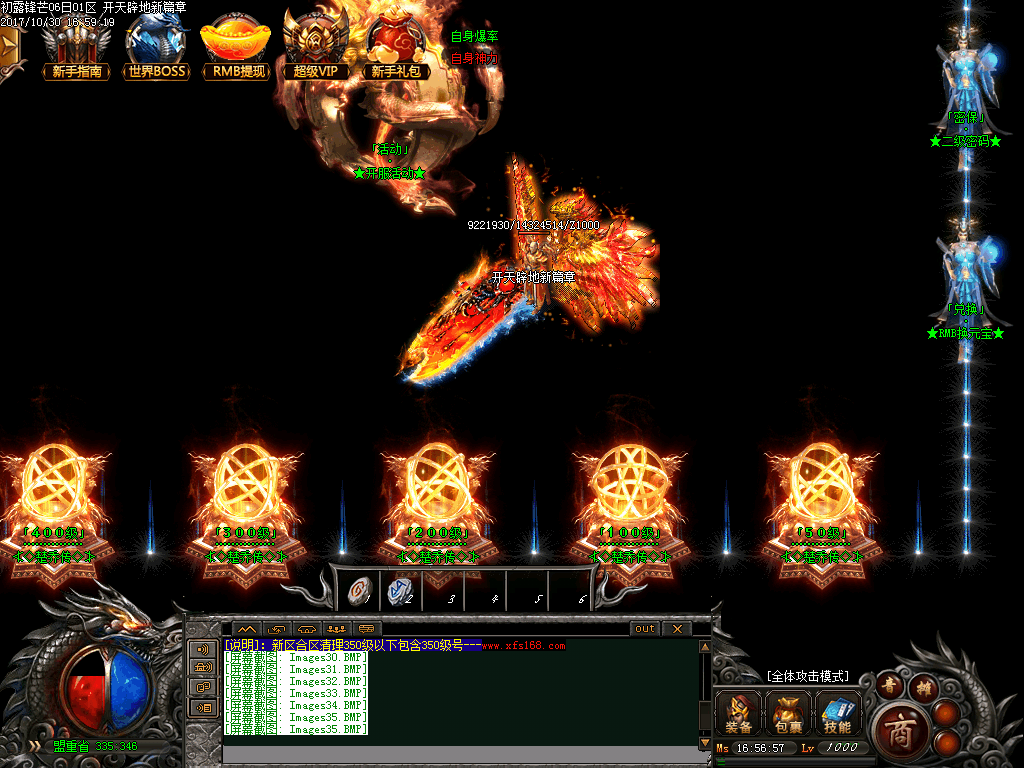1024x768 pixels.
Task: Open the 包裹 bag inventory
Action: 788,711
